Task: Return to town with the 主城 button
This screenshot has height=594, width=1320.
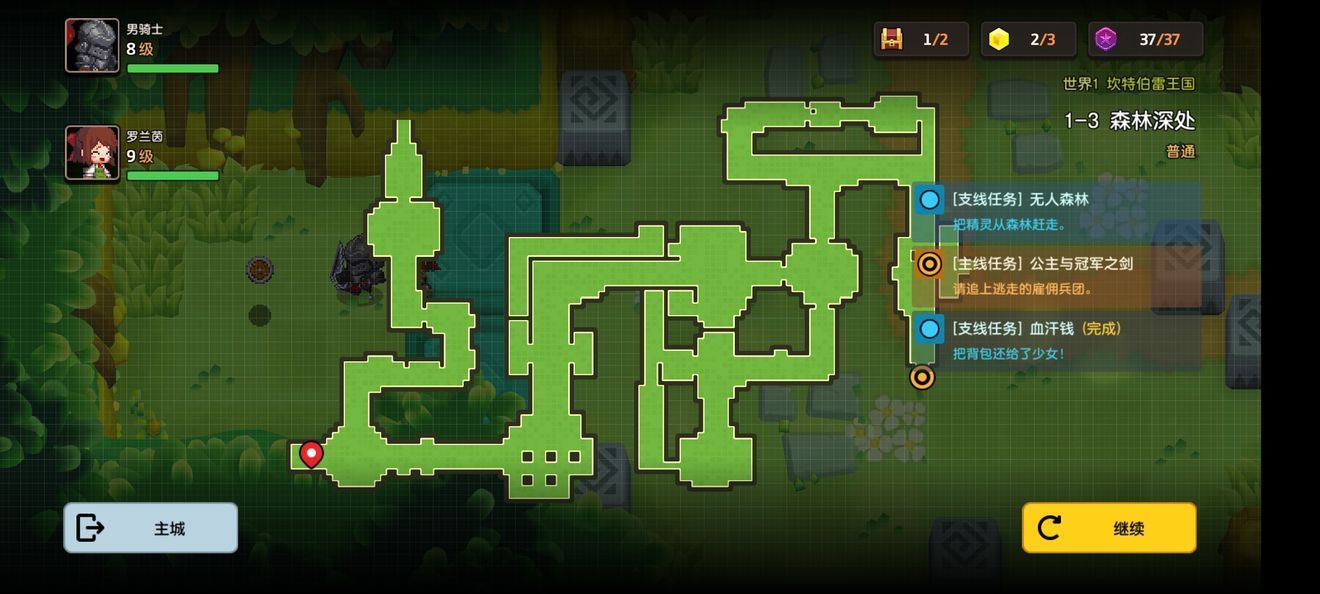Action: [151, 528]
